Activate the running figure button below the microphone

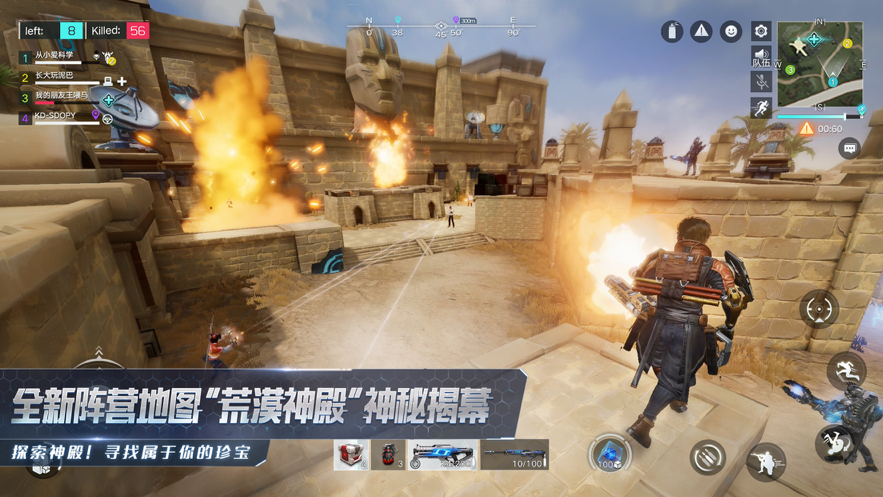tap(761, 107)
